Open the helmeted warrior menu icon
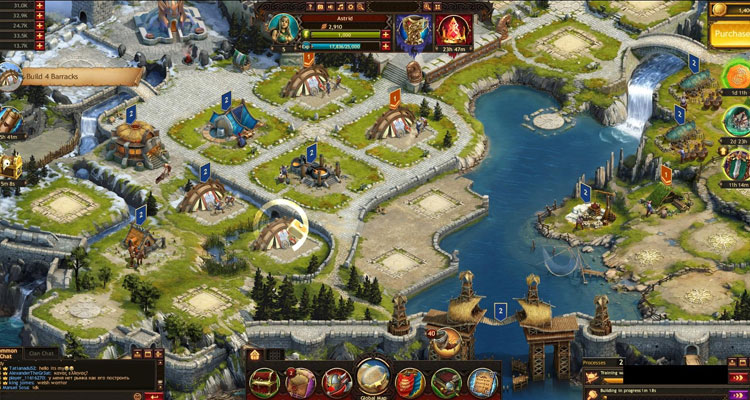 coord(336,381)
